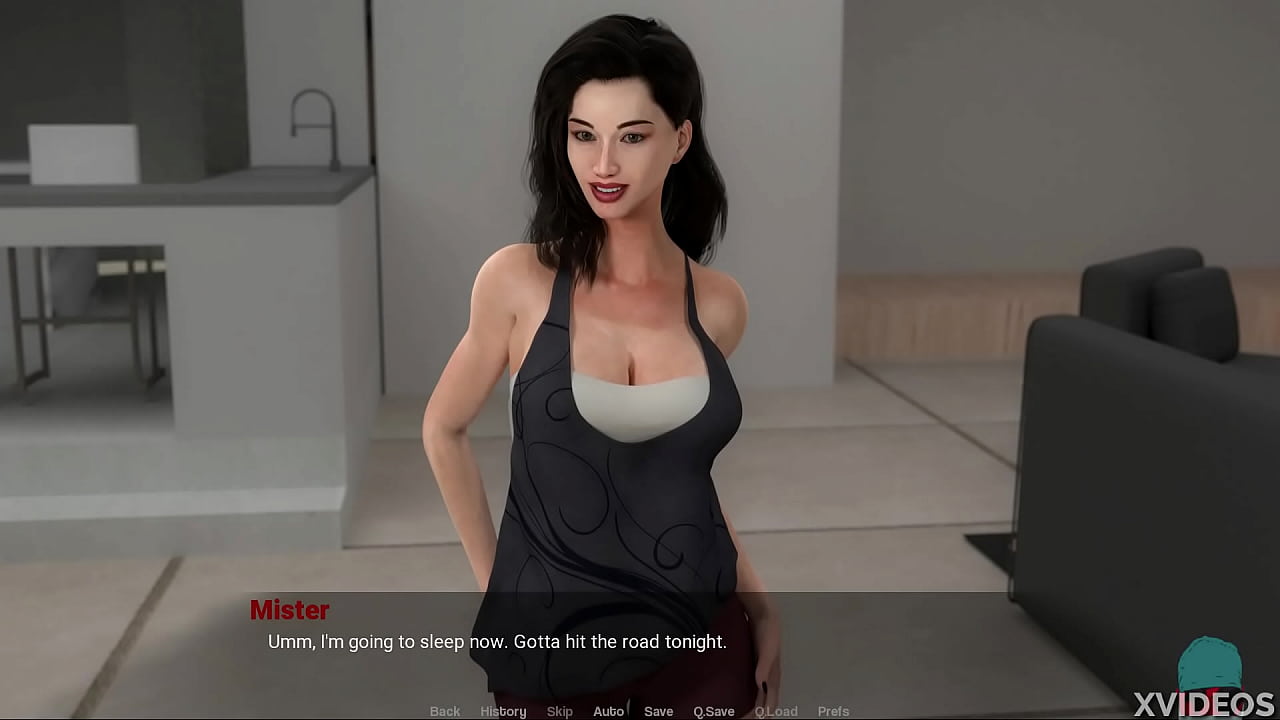Select the Save quick-menu item
1280x720 pixels.
click(658, 711)
